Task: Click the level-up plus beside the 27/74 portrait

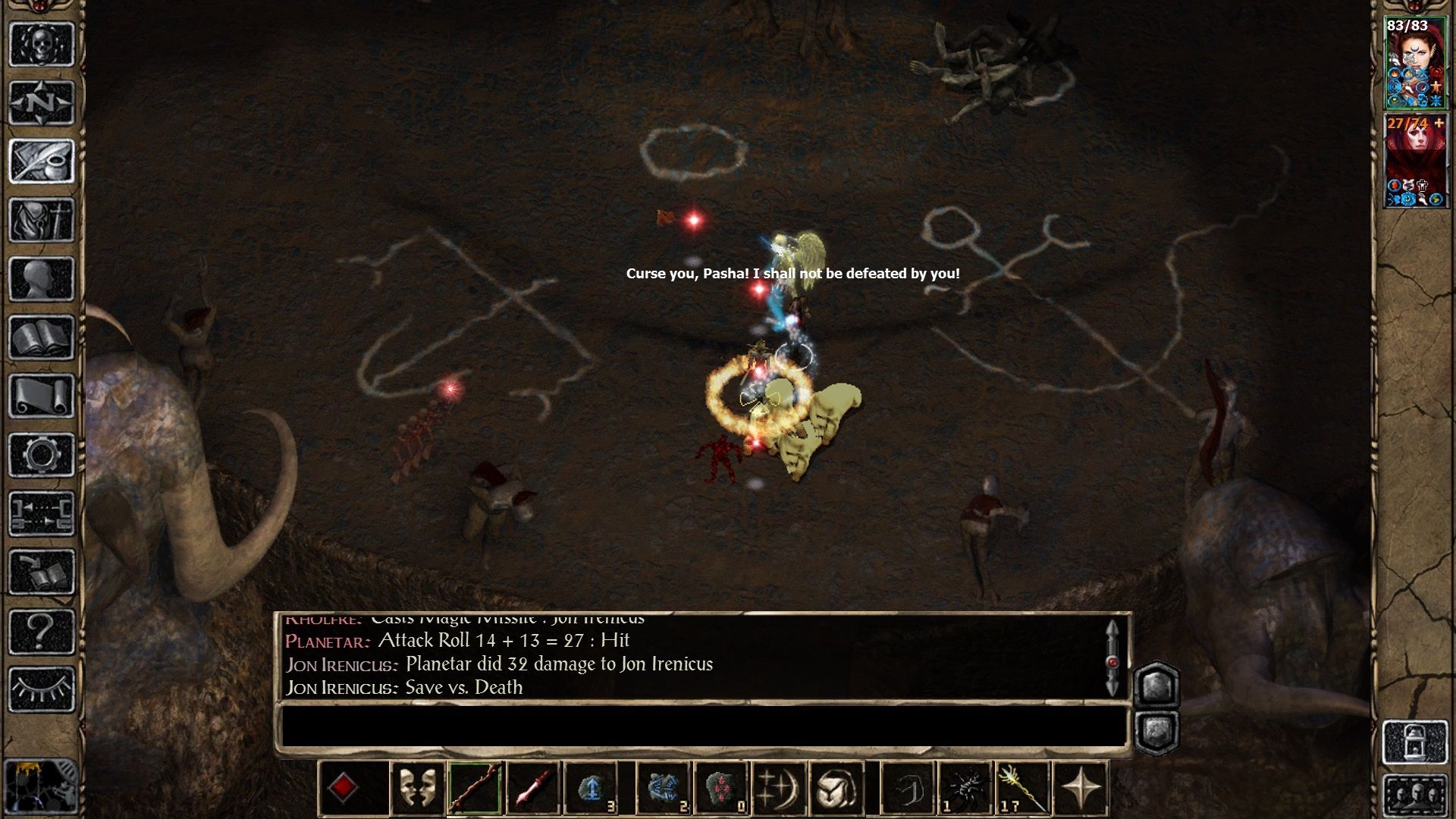Action: pyautogui.click(x=1439, y=122)
